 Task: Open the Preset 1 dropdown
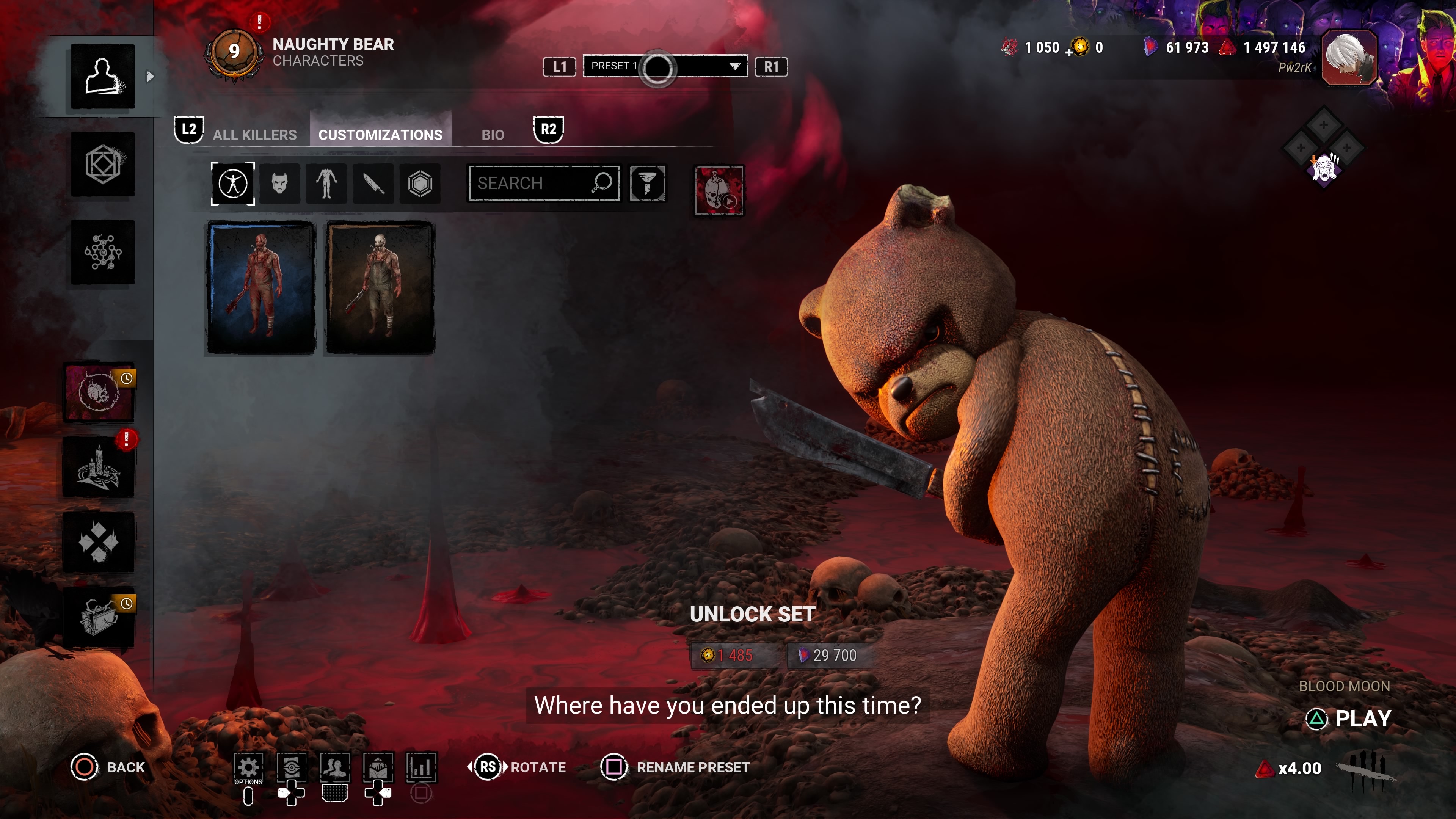point(665,66)
